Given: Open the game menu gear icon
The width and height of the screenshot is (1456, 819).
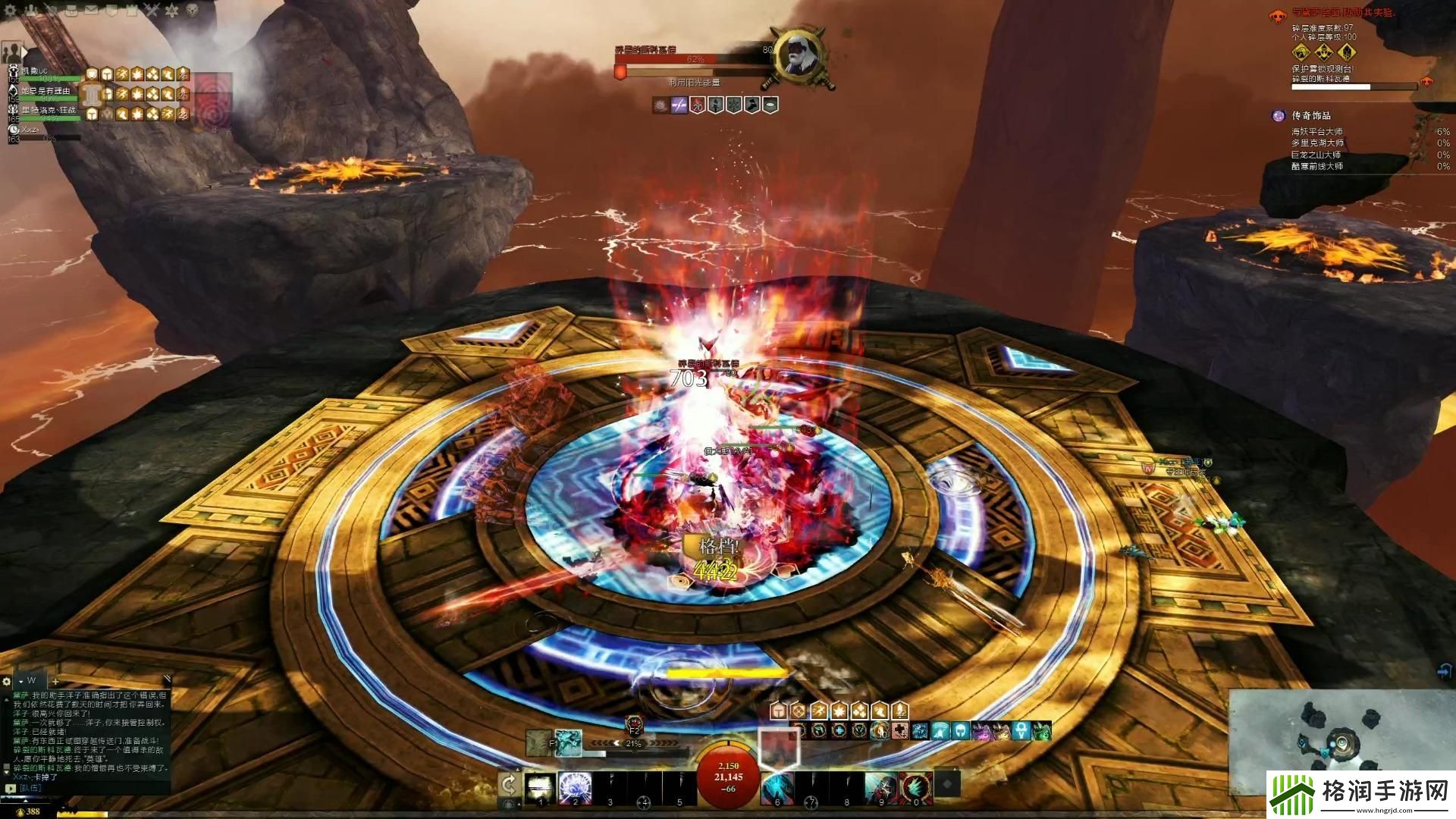Looking at the screenshot, I should [x=11, y=11].
